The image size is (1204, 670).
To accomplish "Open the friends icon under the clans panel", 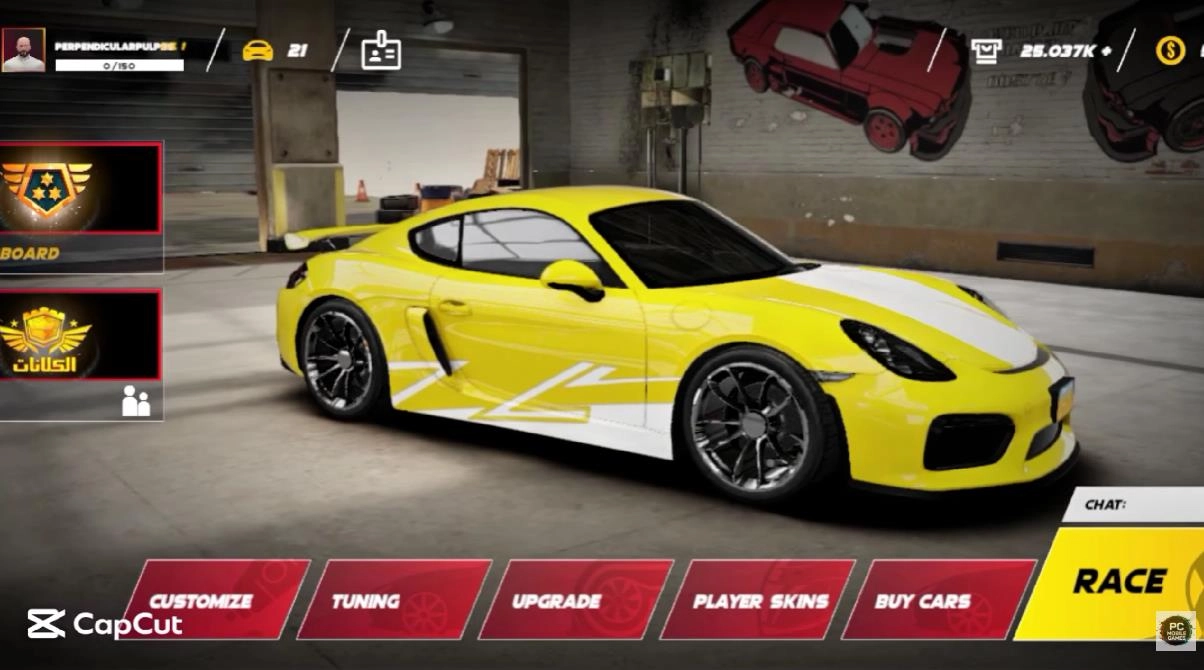I will point(136,401).
